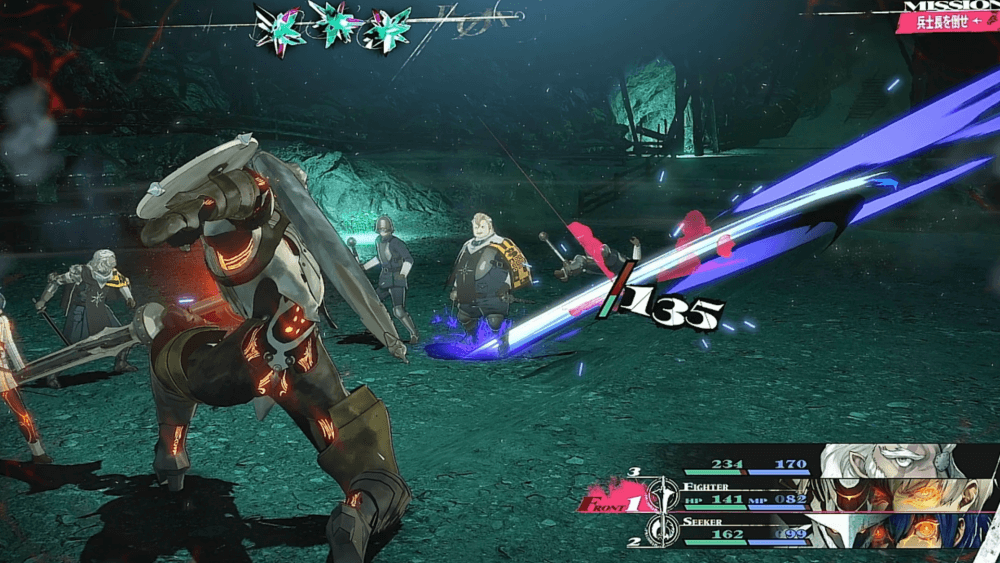The width and height of the screenshot is (1000, 563).
Task: Click the Seeker archetype emblem
Action: click(x=664, y=531)
